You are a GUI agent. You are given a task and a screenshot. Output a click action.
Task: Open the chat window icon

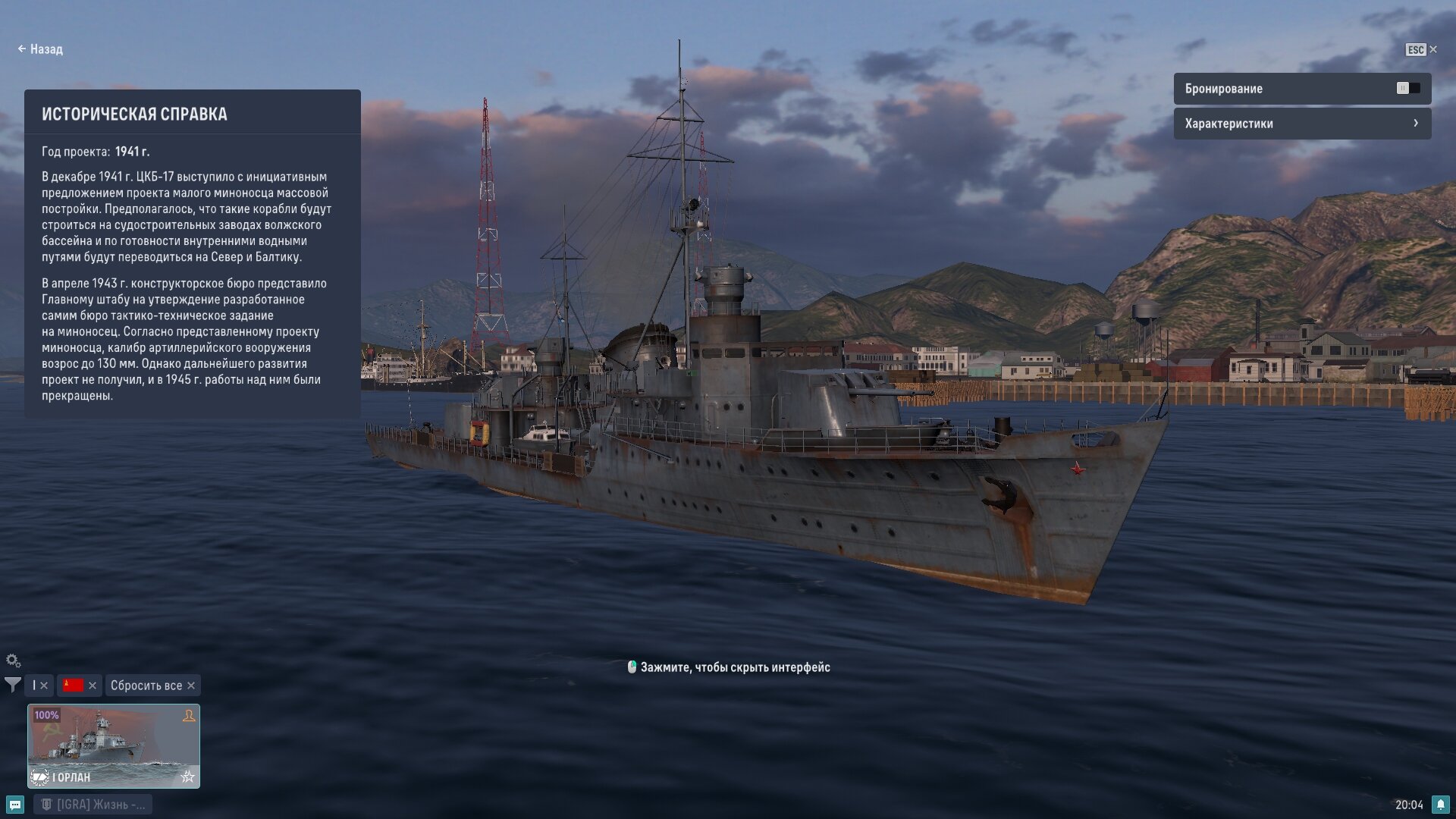15,805
